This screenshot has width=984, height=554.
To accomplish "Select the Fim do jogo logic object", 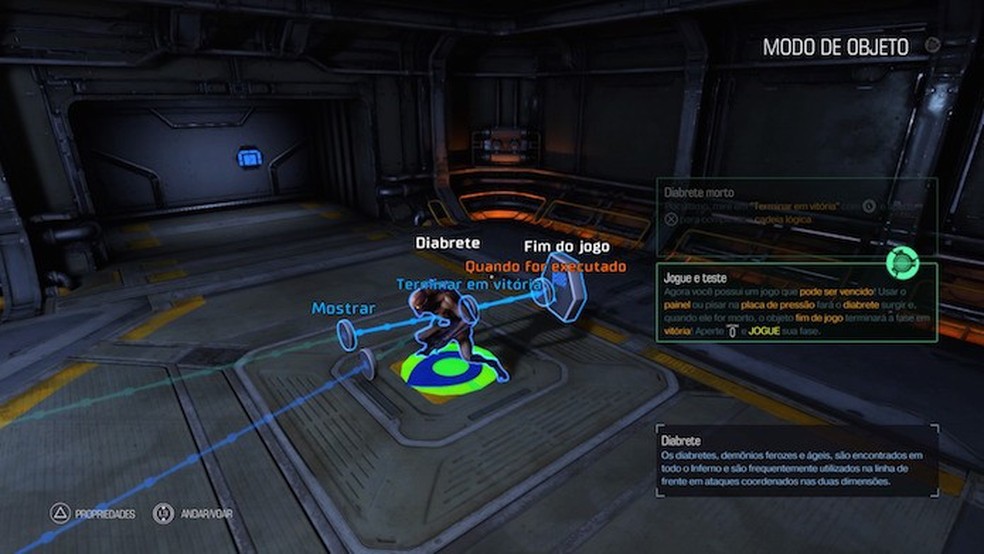I will pyautogui.click(x=565, y=287).
